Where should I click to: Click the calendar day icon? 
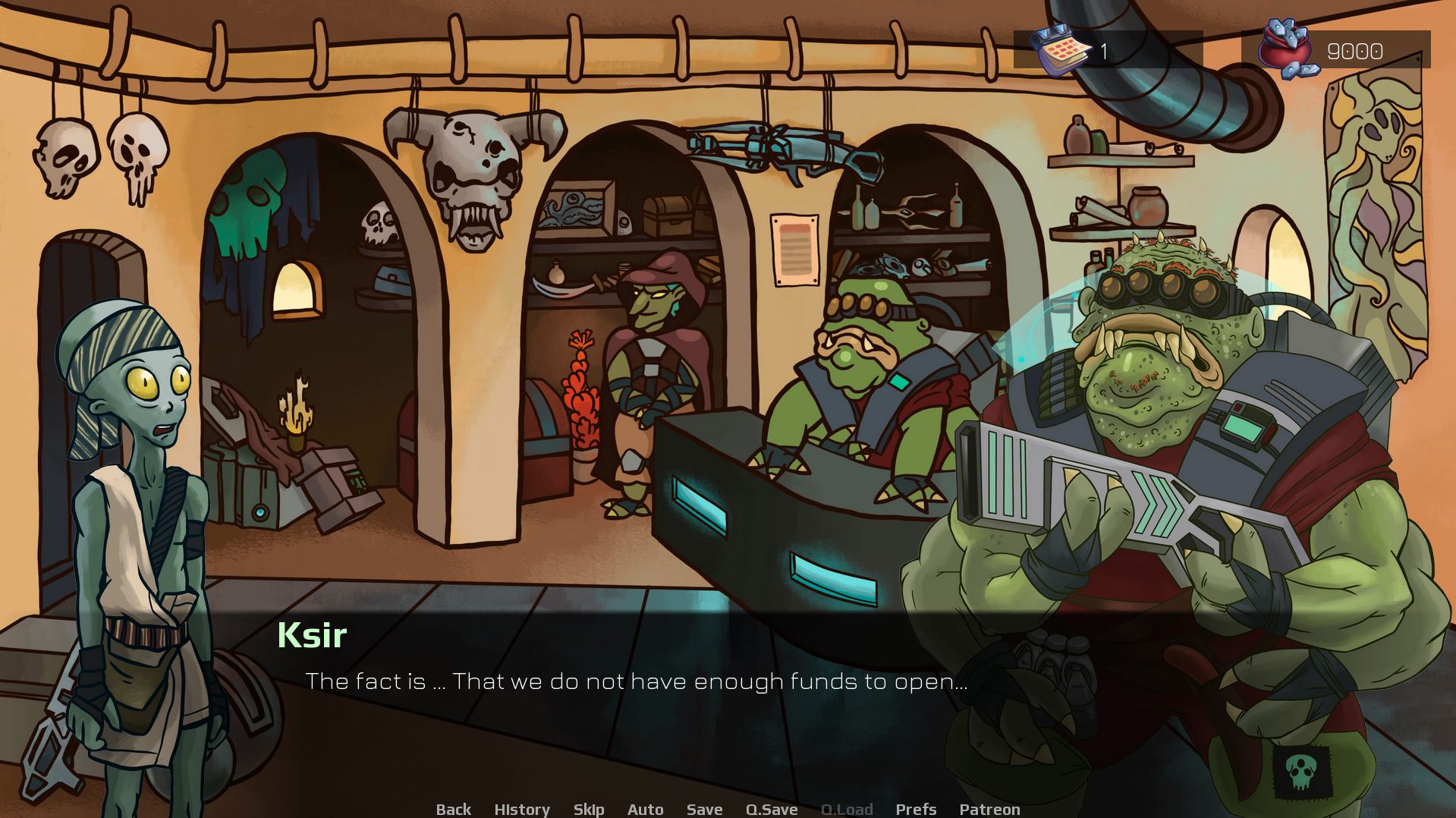tap(1060, 50)
